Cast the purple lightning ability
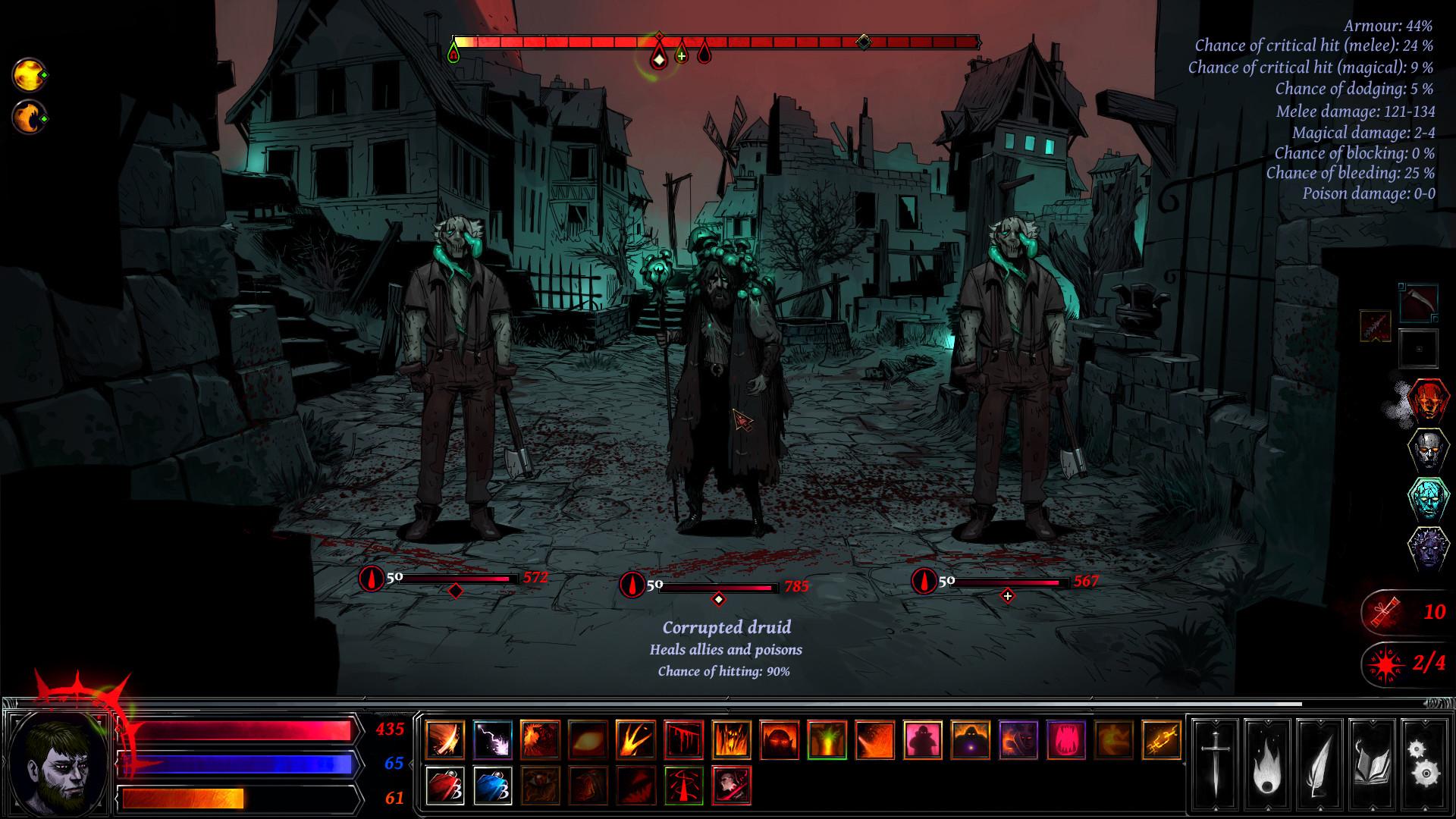Viewport: 1456px width, 819px height. [x=492, y=739]
